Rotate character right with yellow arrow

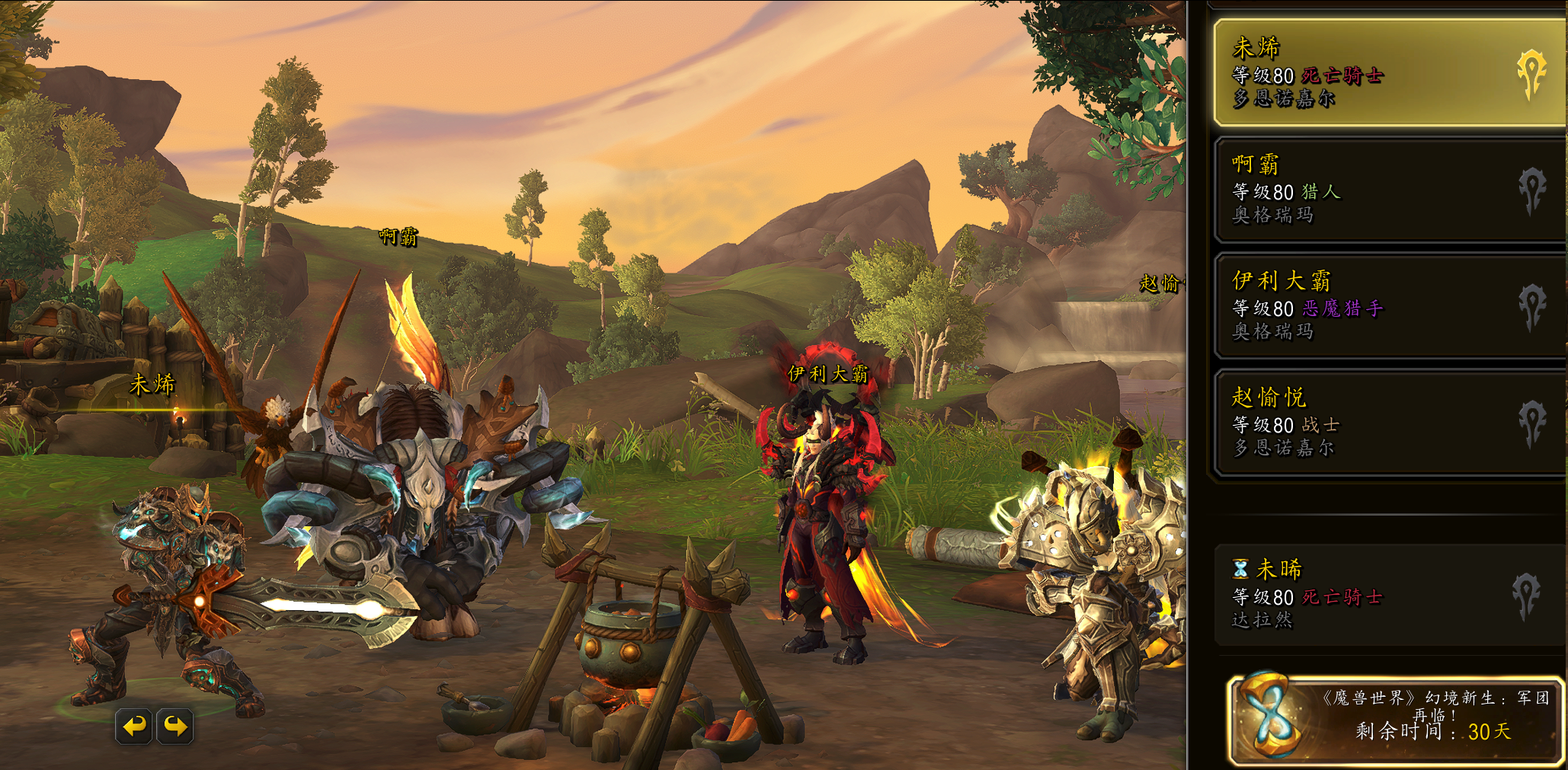[175, 726]
